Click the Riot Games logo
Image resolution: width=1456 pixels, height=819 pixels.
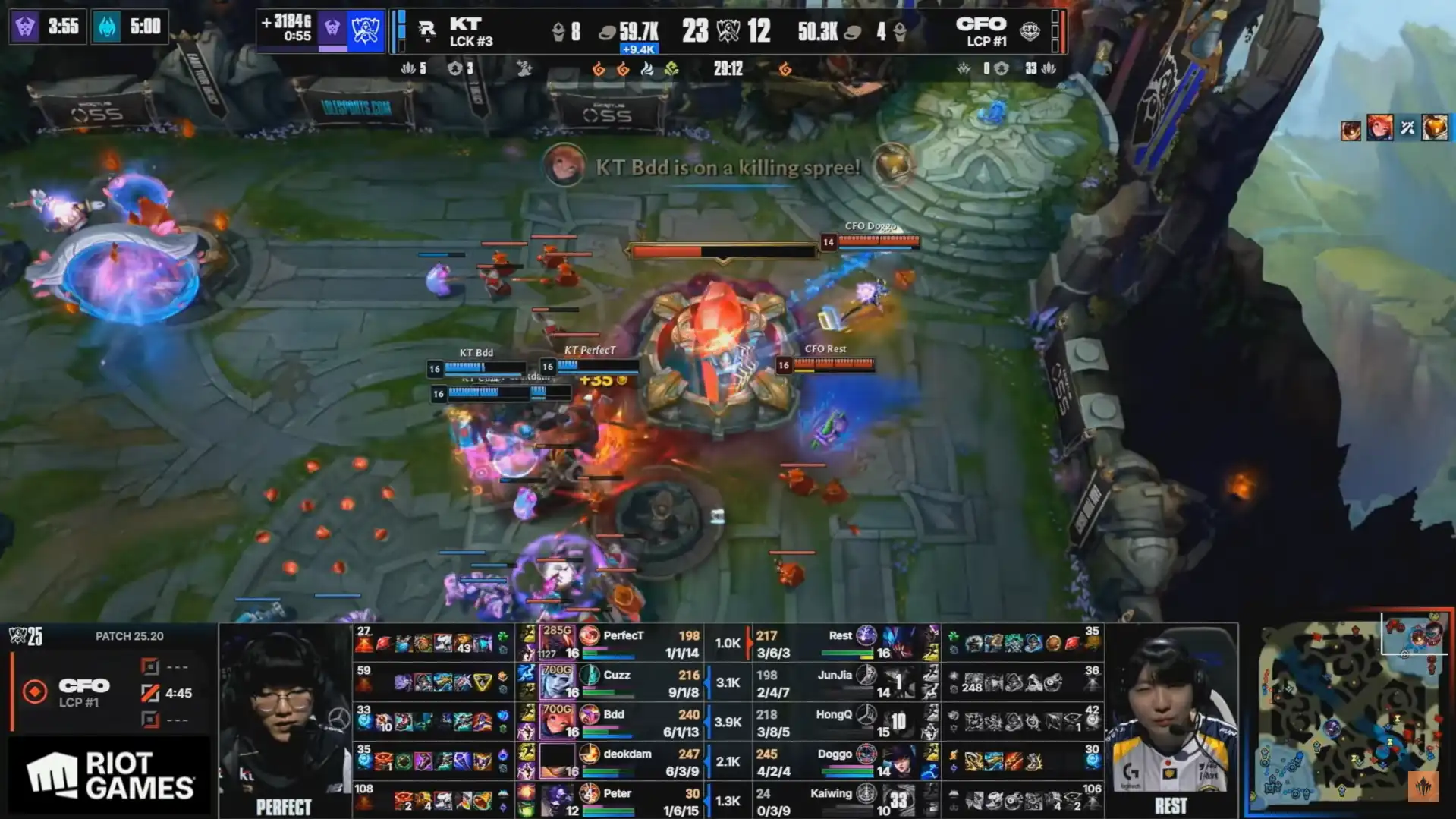(x=109, y=776)
